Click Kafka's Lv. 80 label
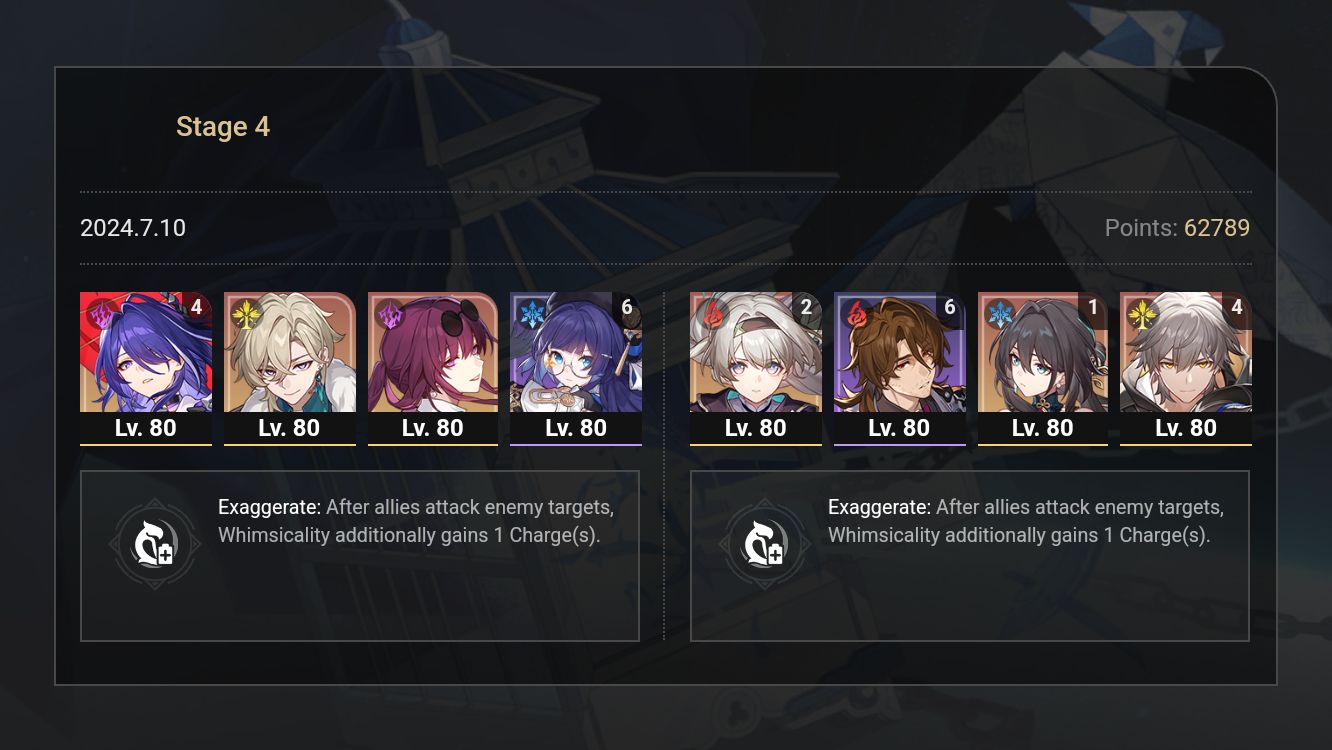 [x=433, y=427]
